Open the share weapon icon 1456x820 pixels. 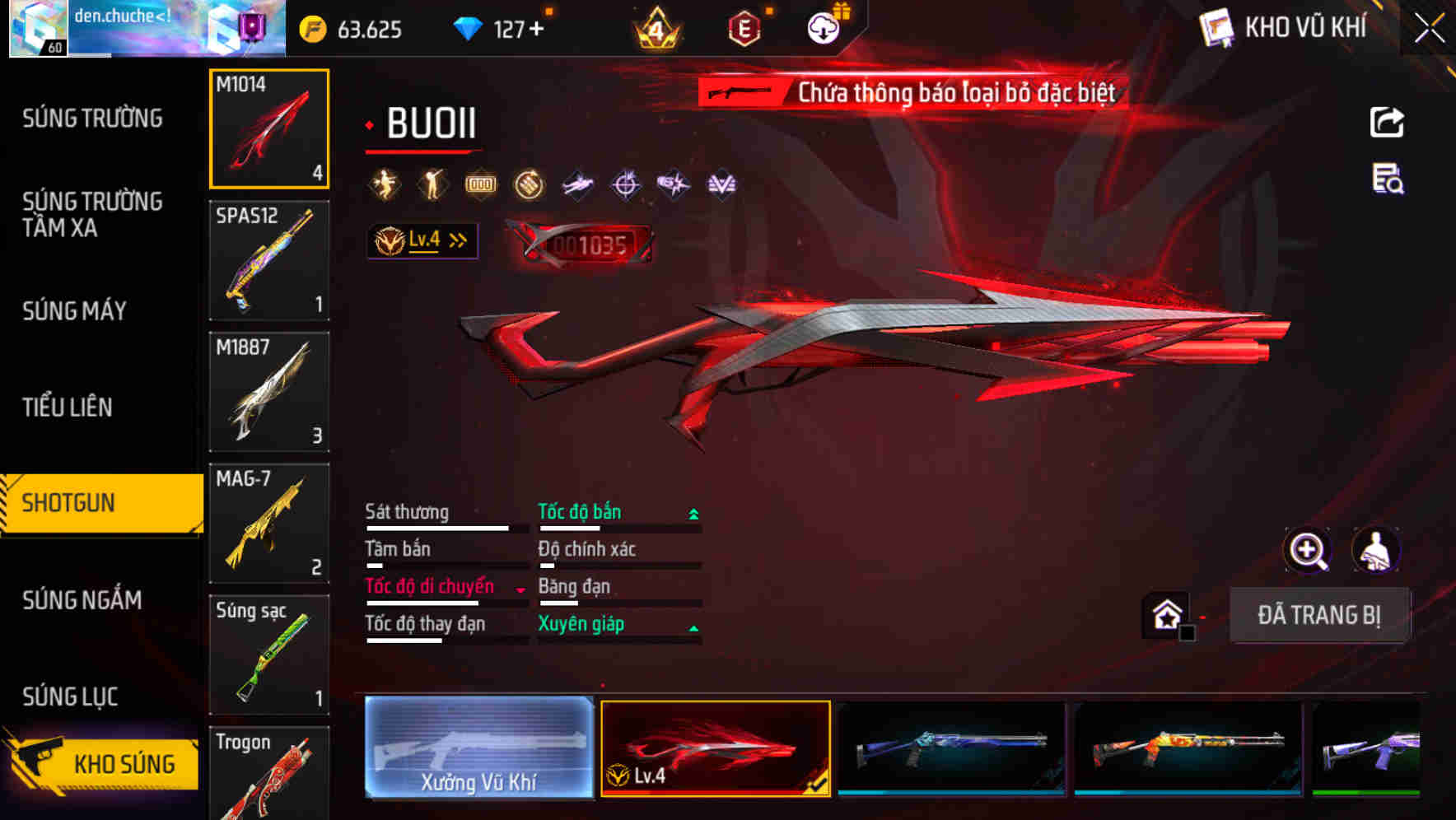point(1388,122)
